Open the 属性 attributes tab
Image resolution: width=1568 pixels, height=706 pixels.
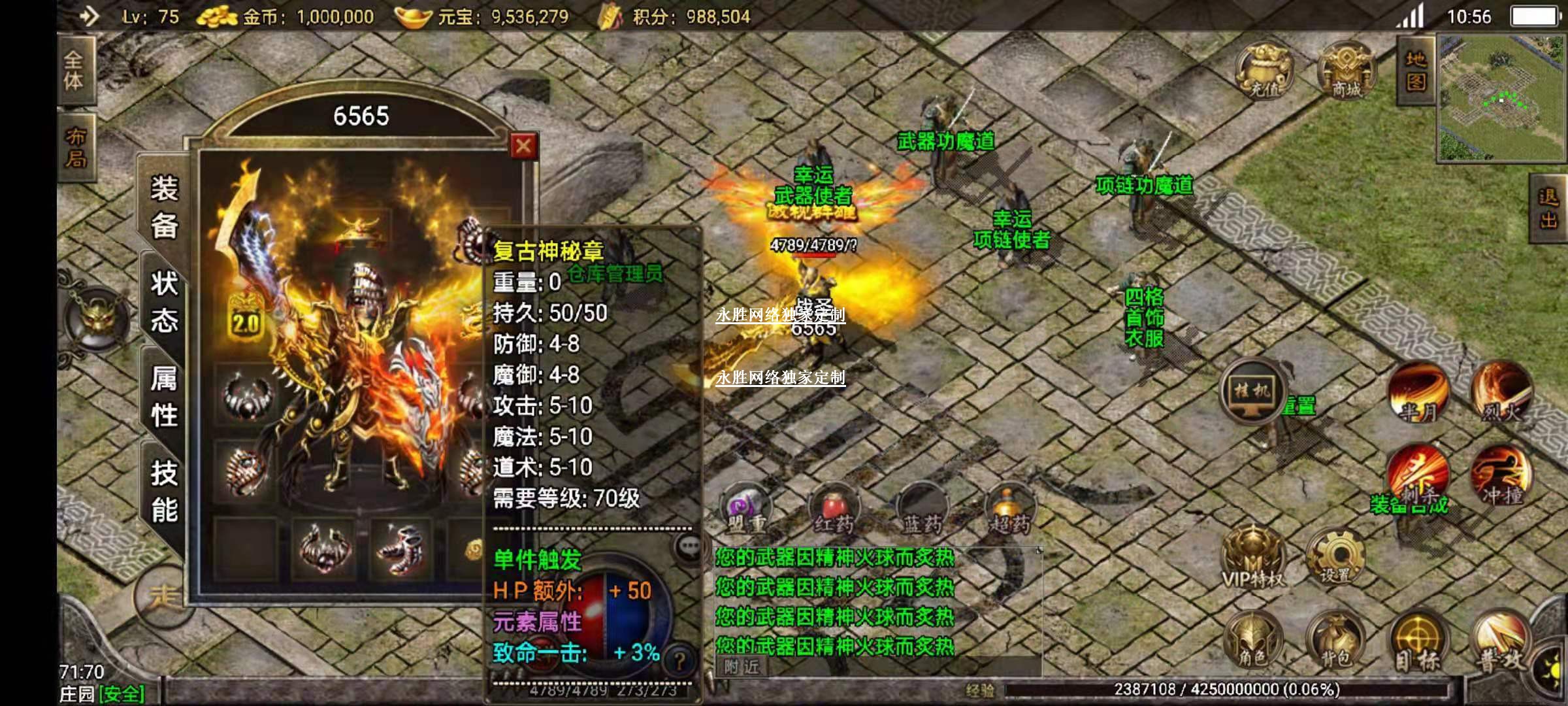pyautogui.click(x=164, y=396)
